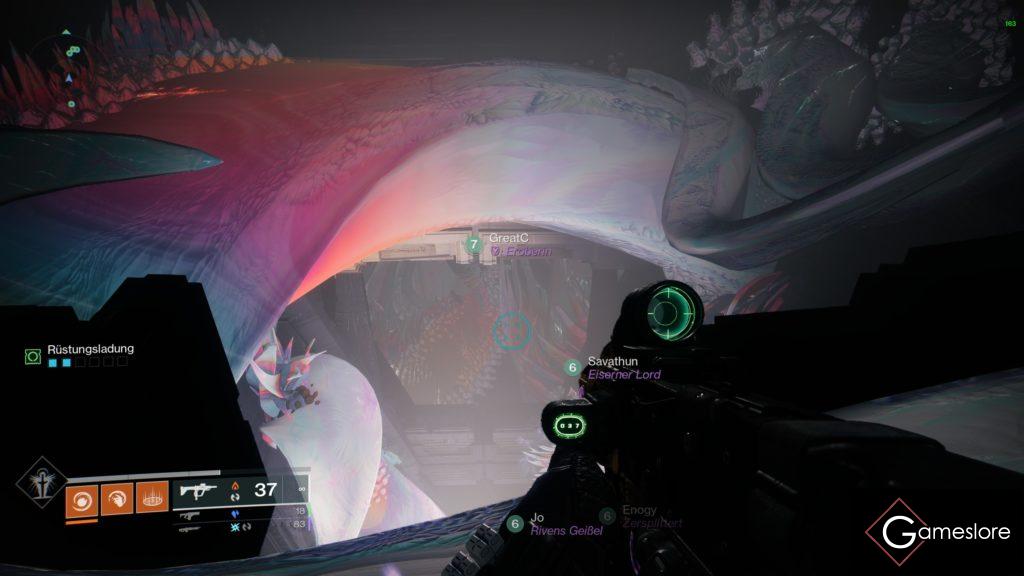The image size is (1024, 576).
Task: Activate the orange class ability rift icon
Action: pos(151,497)
